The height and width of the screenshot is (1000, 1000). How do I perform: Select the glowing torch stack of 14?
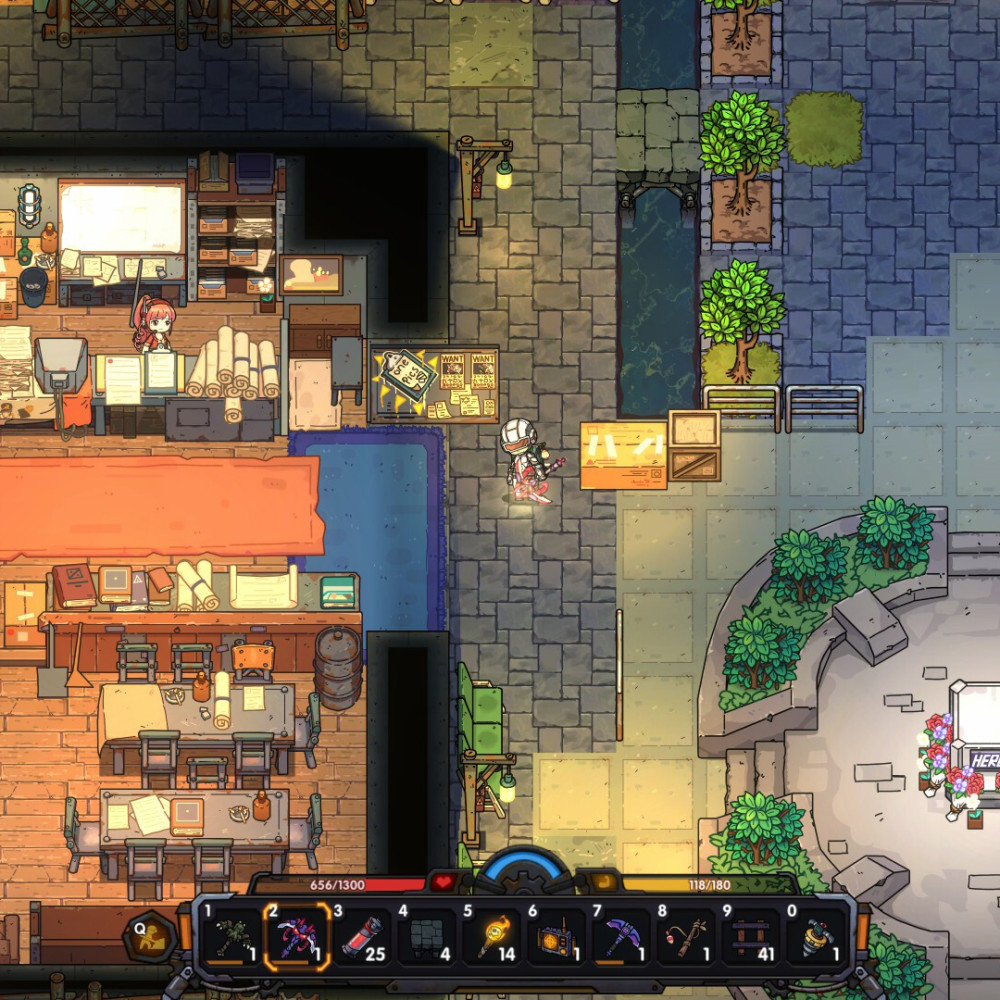[492, 939]
